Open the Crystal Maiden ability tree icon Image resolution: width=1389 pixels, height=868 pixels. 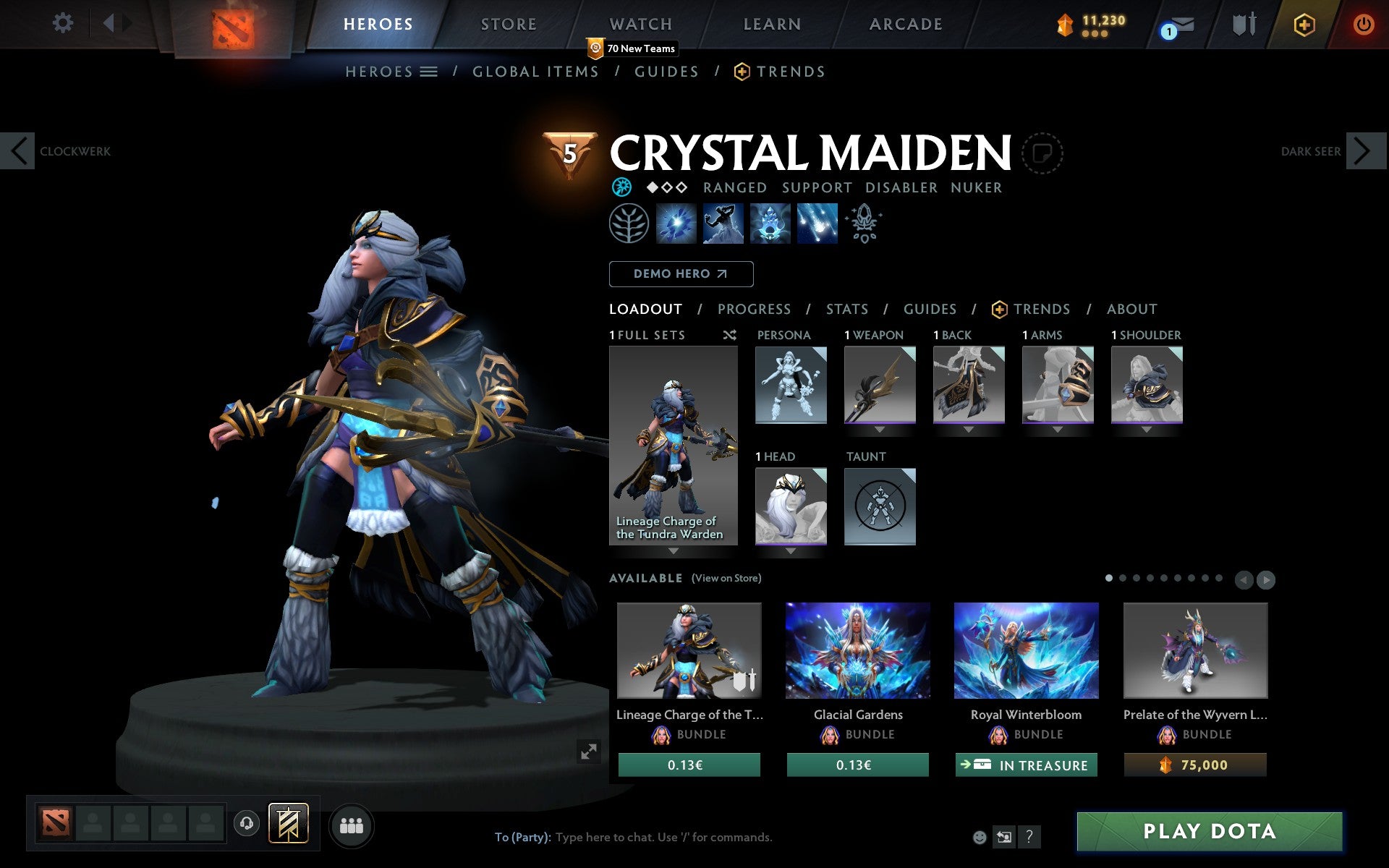click(628, 224)
